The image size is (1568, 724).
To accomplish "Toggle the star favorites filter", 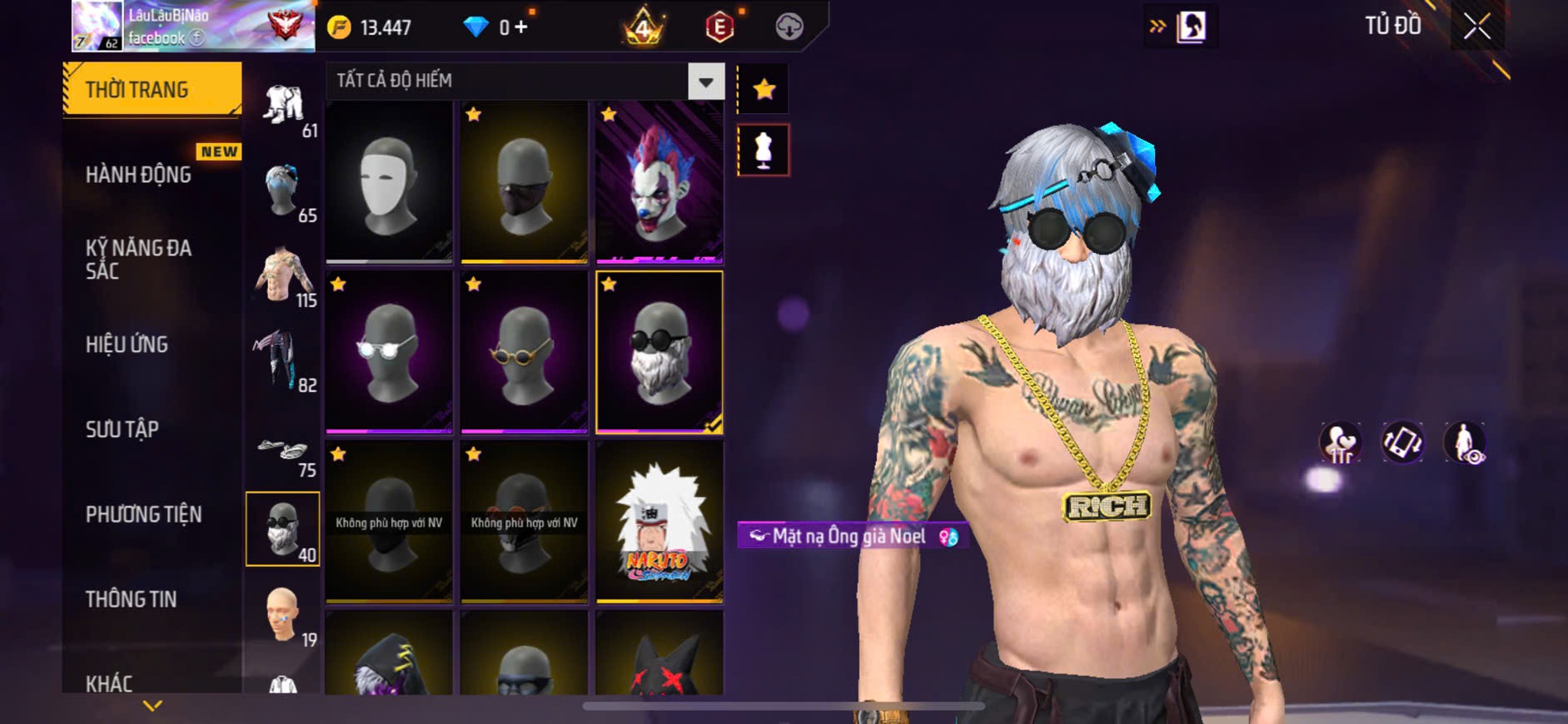I will coord(764,89).
